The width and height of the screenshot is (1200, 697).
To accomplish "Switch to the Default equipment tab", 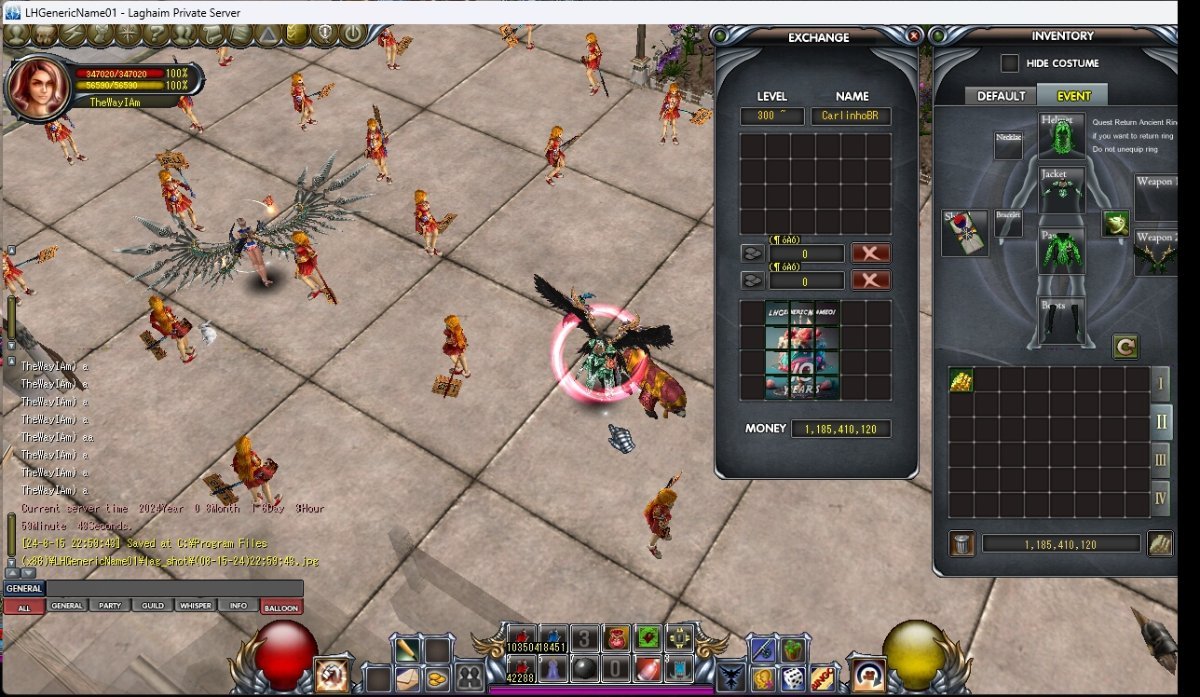I will tap(1000, 96).
